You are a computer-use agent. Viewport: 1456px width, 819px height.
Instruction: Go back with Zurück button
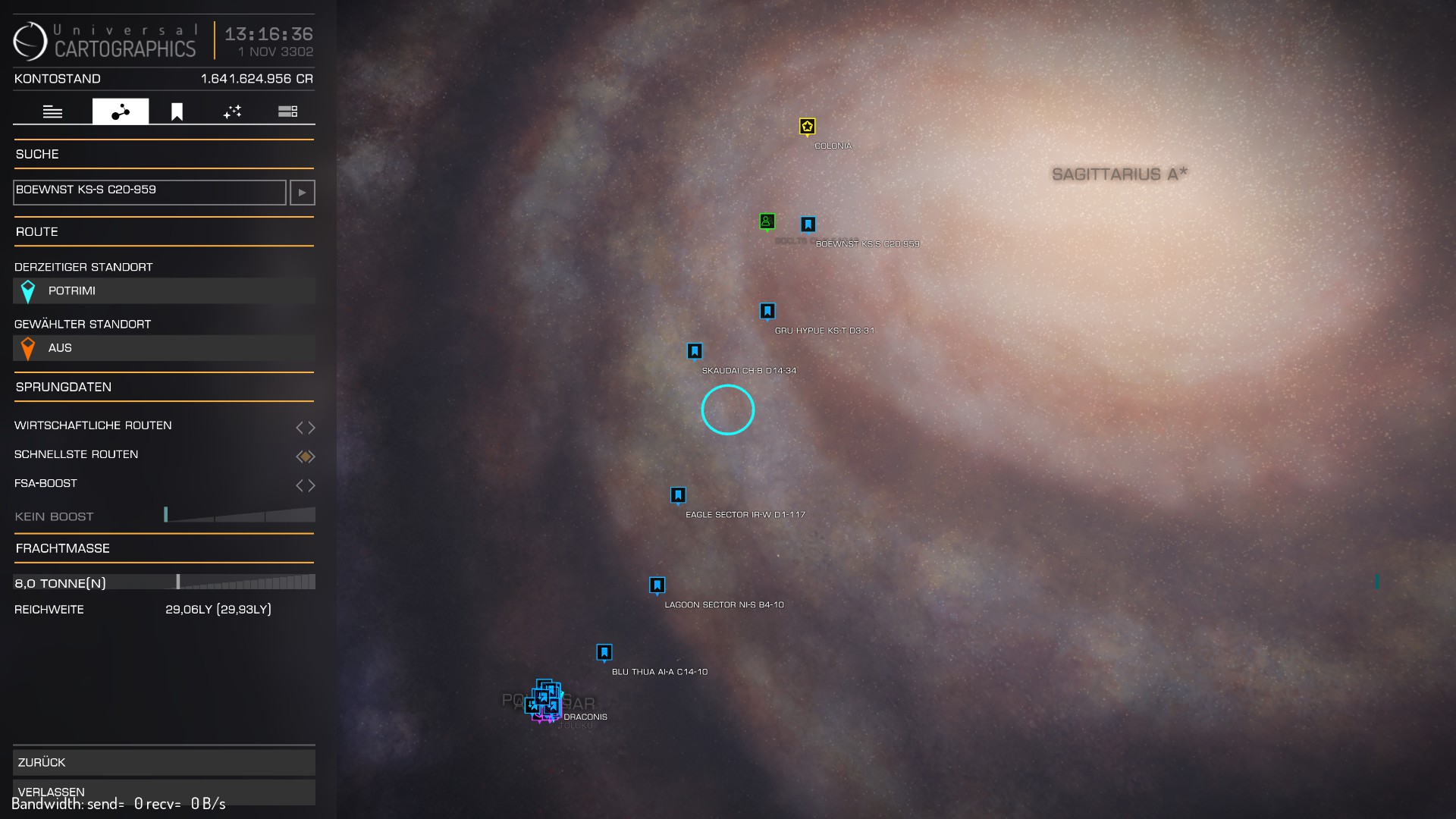click(164, 762)
